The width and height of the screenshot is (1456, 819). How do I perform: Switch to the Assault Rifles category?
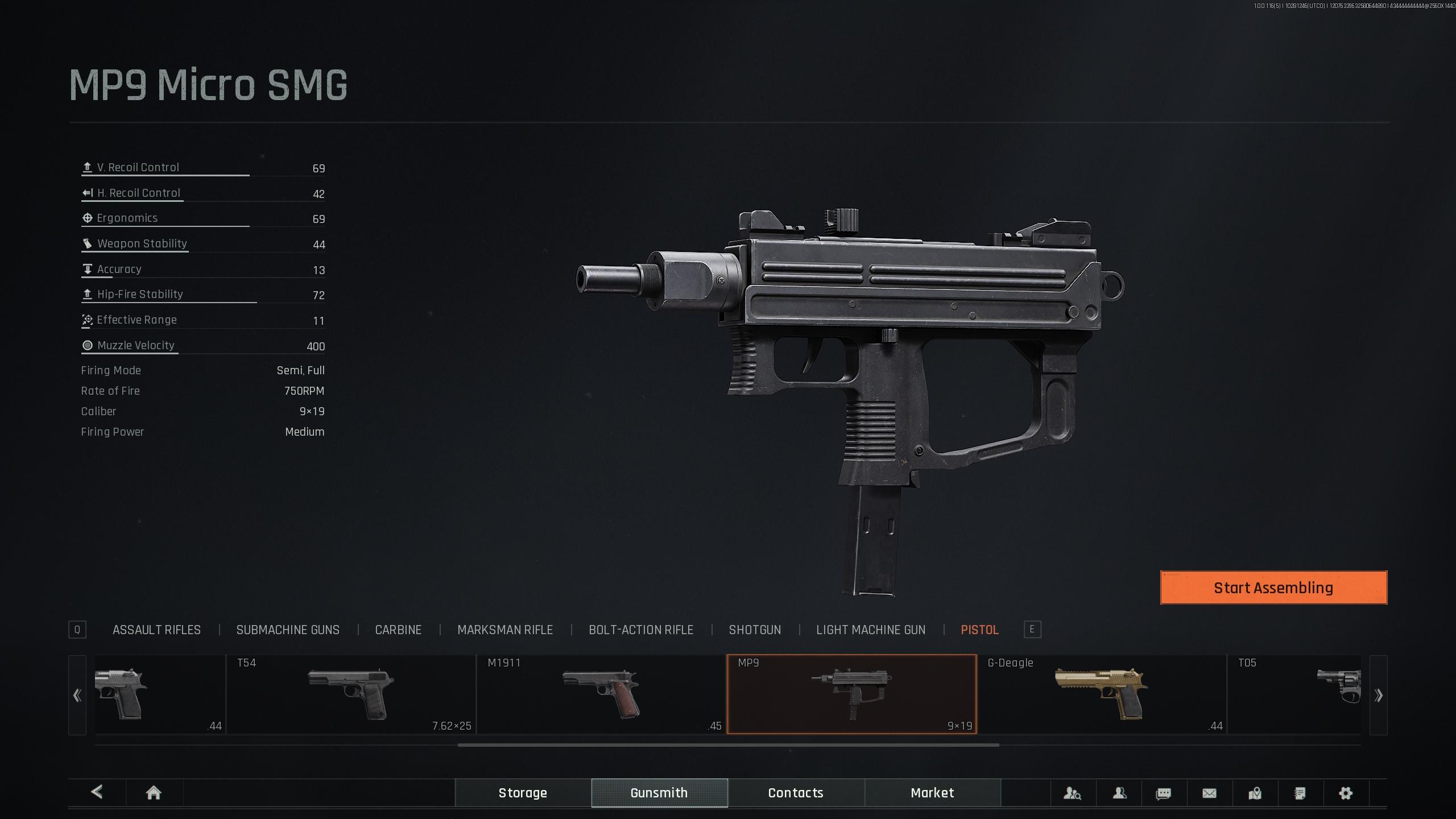[x=156, y=630]
